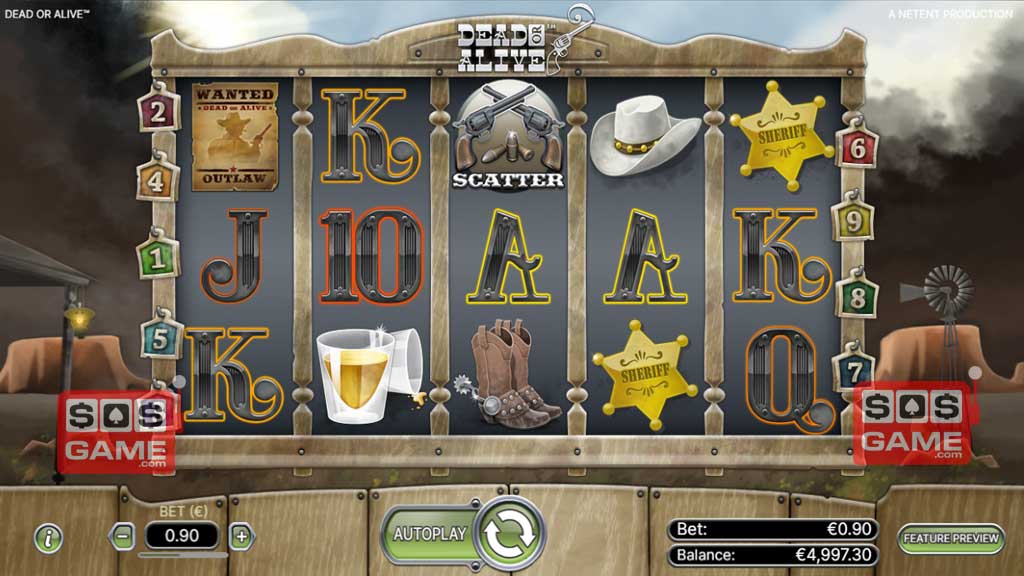
Task: Decrease the bet with the minus button
Action: (122, 536)
